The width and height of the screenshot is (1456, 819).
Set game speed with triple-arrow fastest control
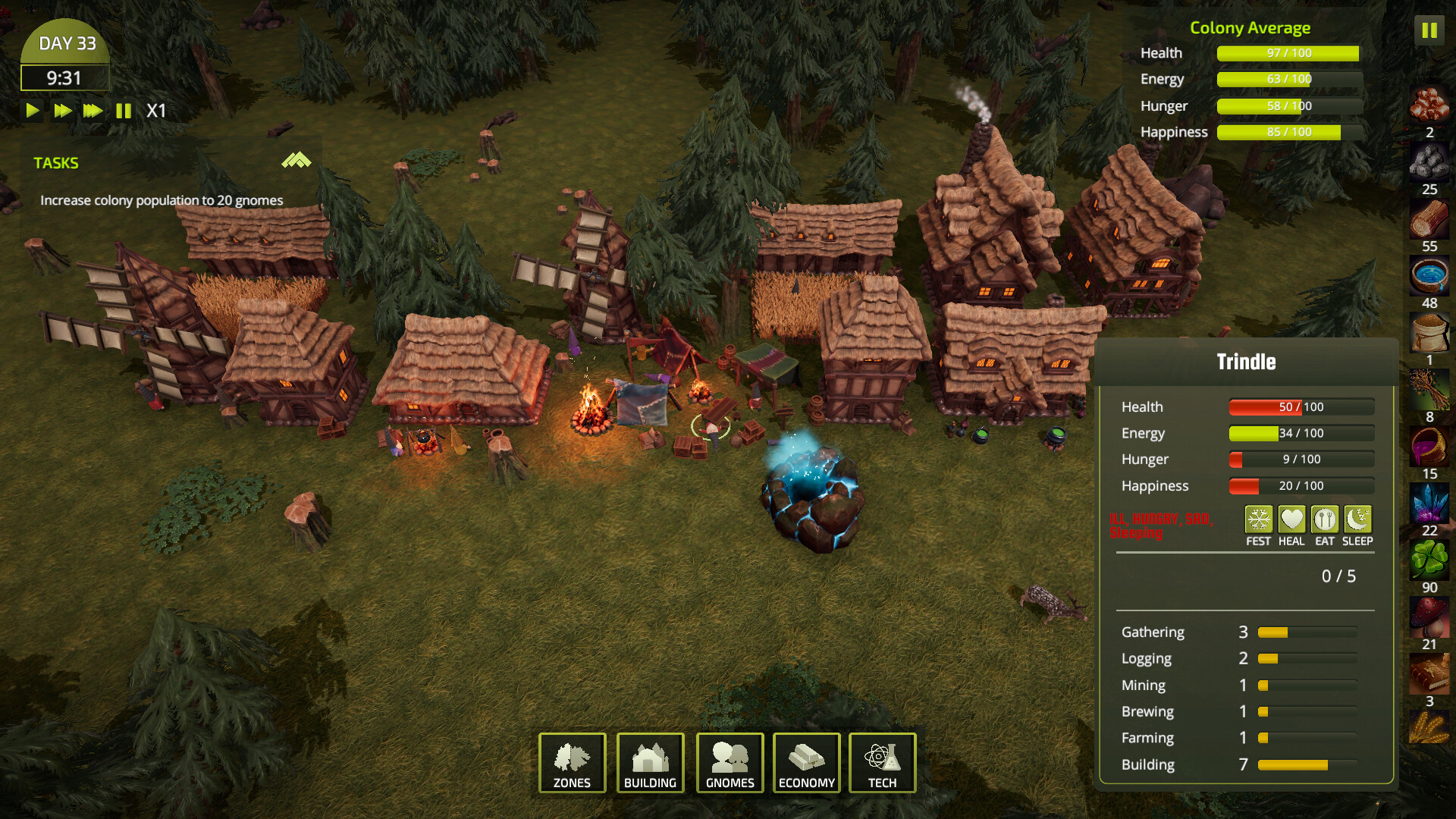click(92, 111)
